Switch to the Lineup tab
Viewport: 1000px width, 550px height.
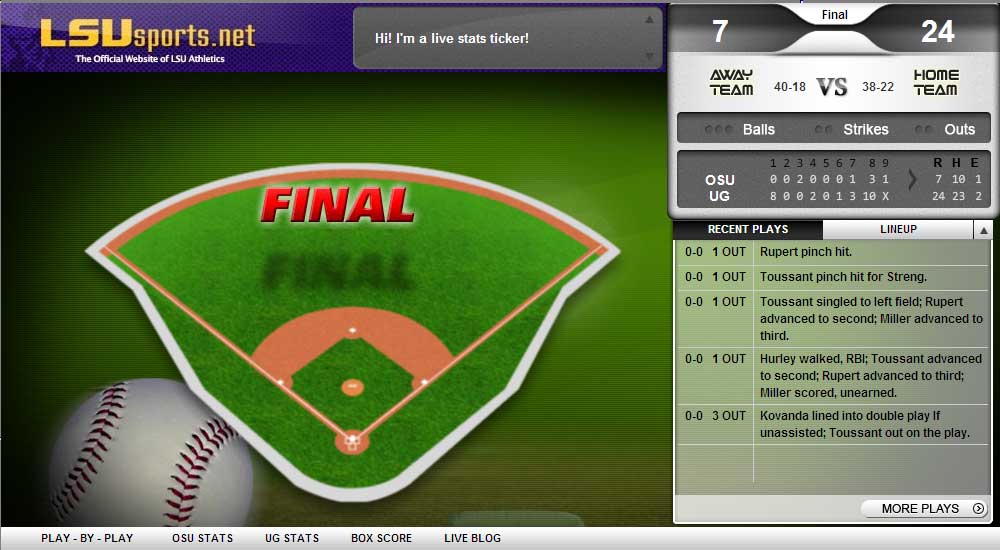point(897,230)
